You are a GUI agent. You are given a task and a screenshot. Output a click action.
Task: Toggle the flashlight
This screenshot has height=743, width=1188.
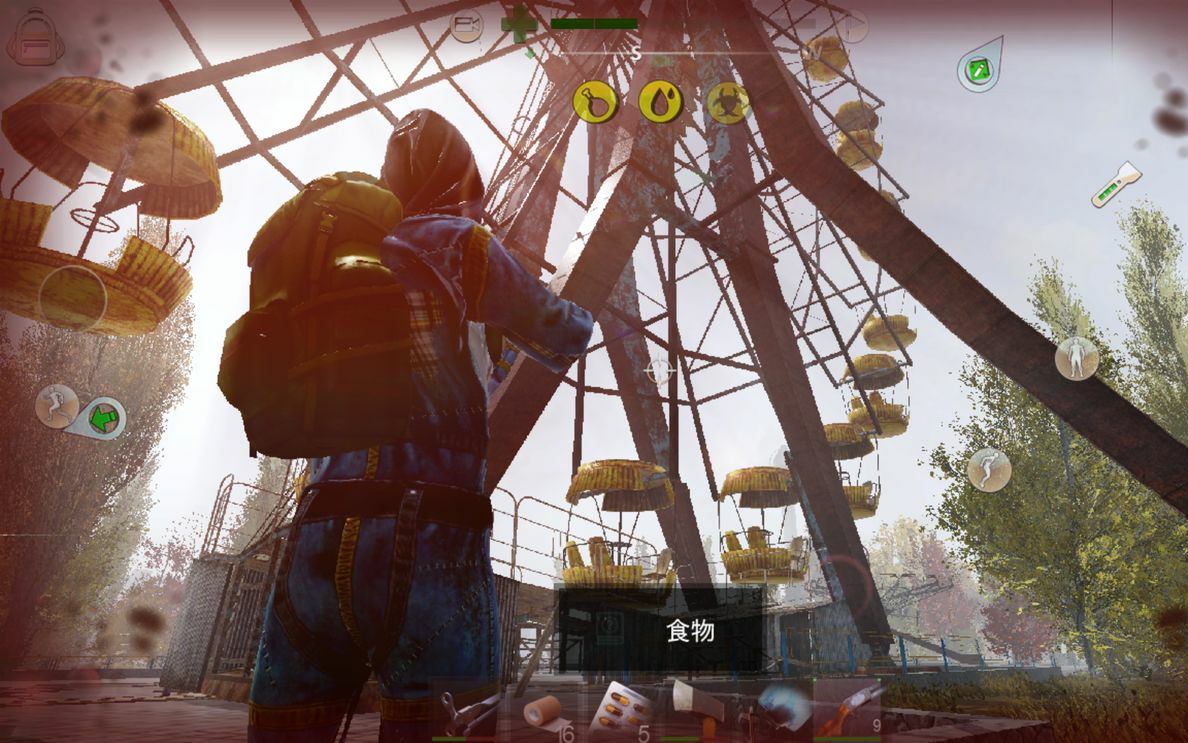tap(1115, 185)
